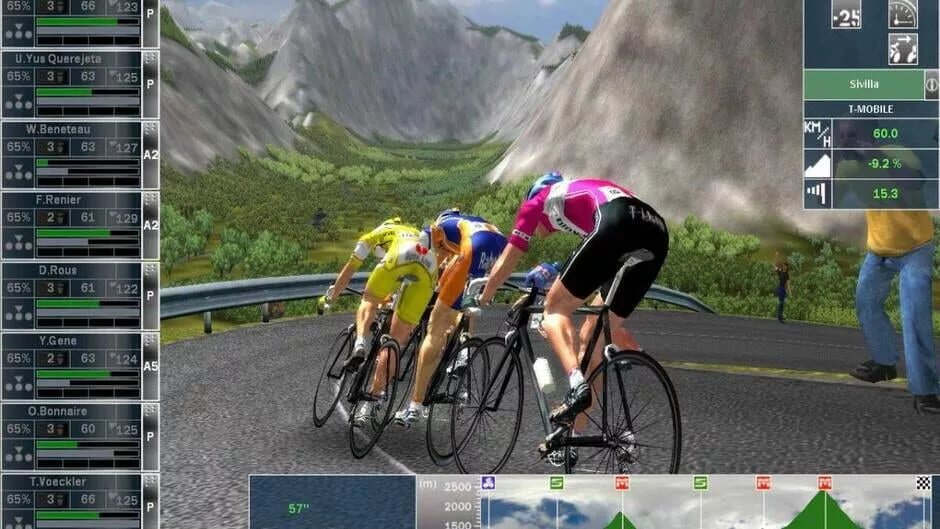
Task: Click the checkered finish flag on profile
Action: 923,483
